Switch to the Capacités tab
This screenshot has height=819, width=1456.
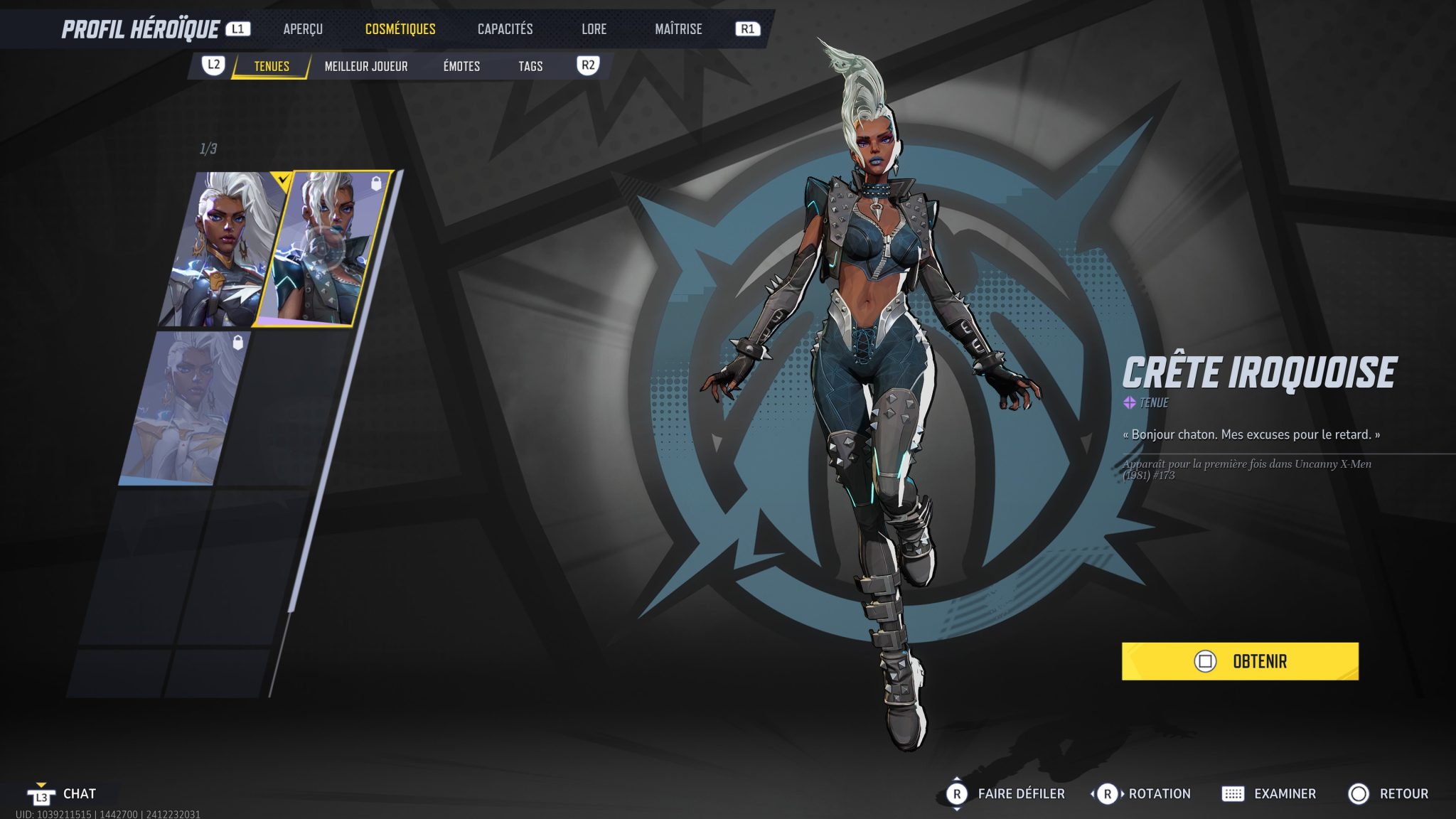point(505,29)
